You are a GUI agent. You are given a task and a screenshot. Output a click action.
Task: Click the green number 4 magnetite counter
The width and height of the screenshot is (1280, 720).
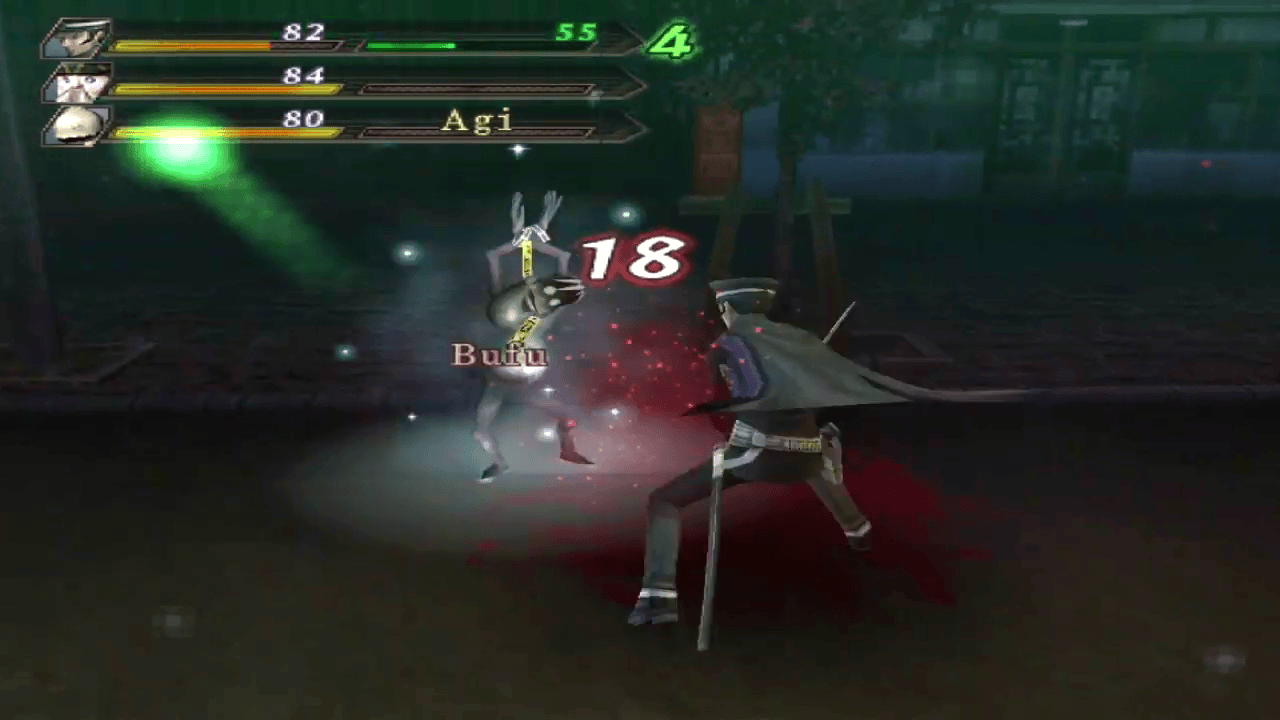668,42
